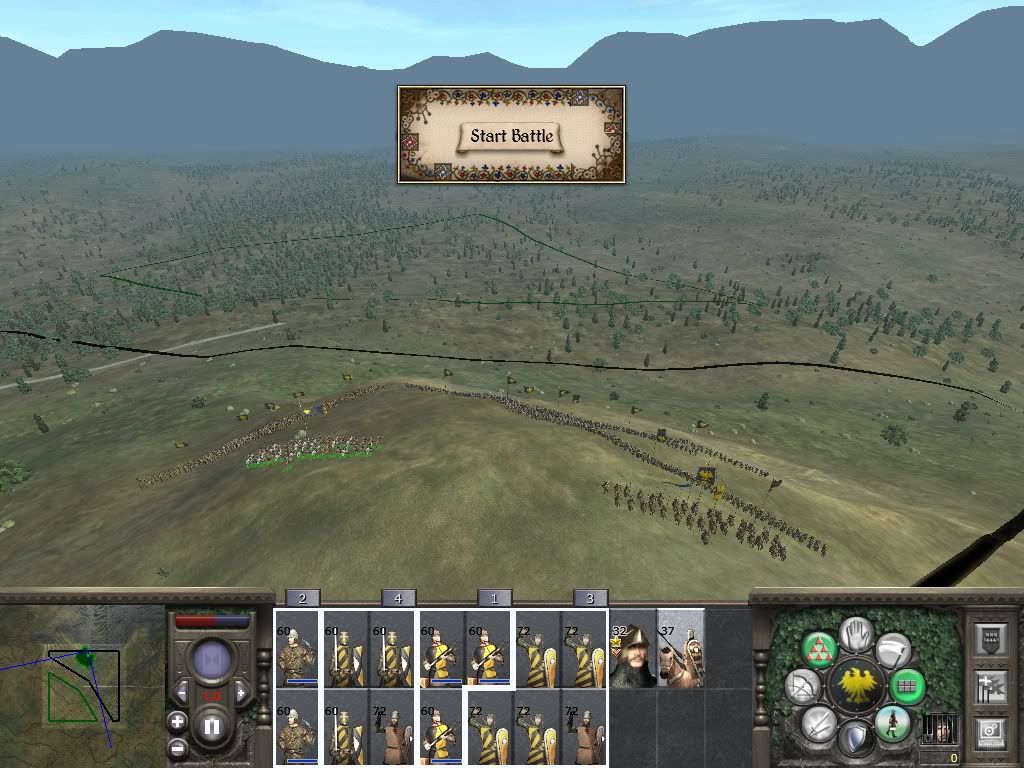
Task: Toggle fire-at-will bow icon
Action: click(x=801, y=686)
